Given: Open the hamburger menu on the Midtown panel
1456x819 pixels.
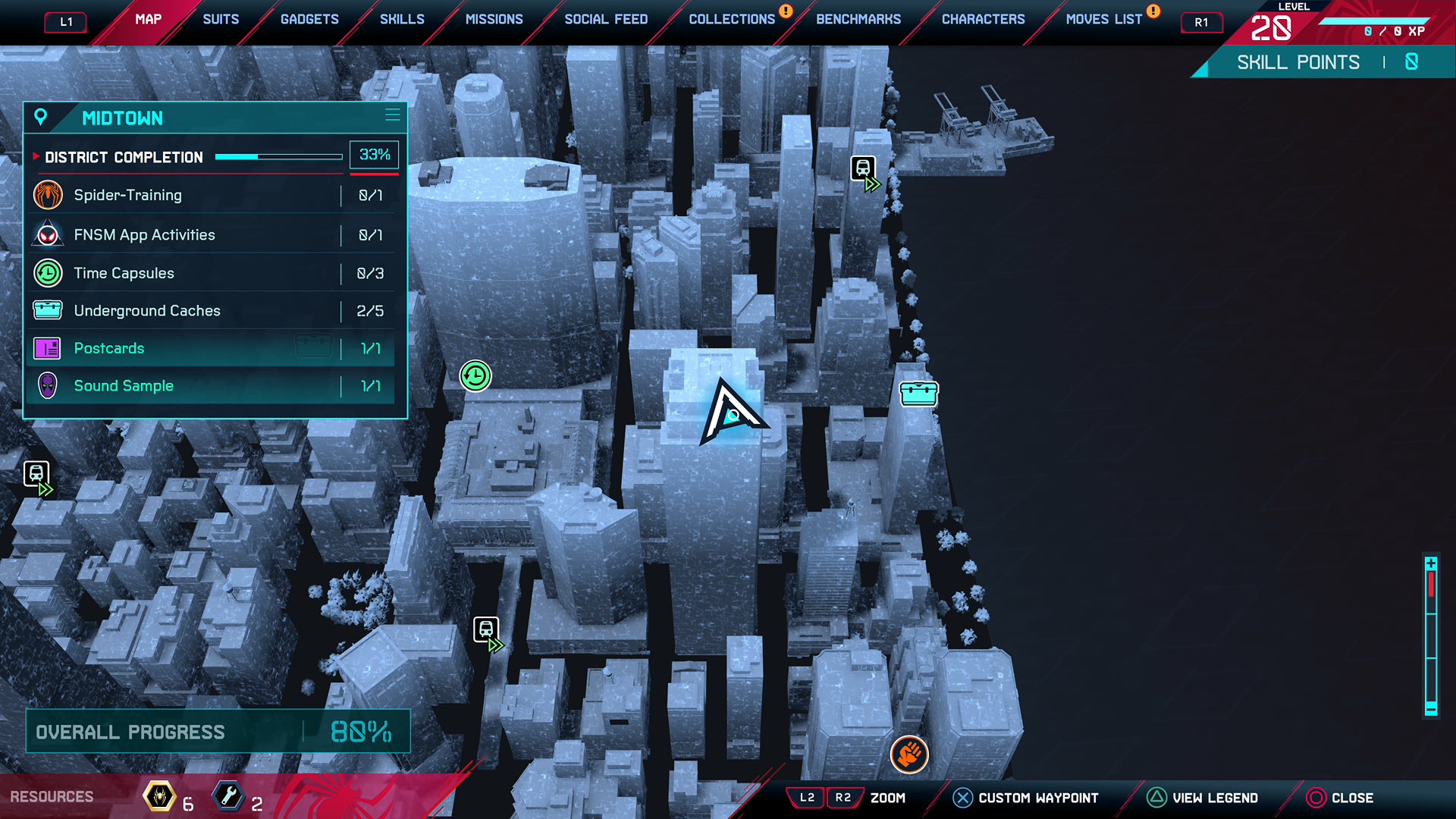Looking at the screenshot, I should pyautogui.click(x=392, y=115).
